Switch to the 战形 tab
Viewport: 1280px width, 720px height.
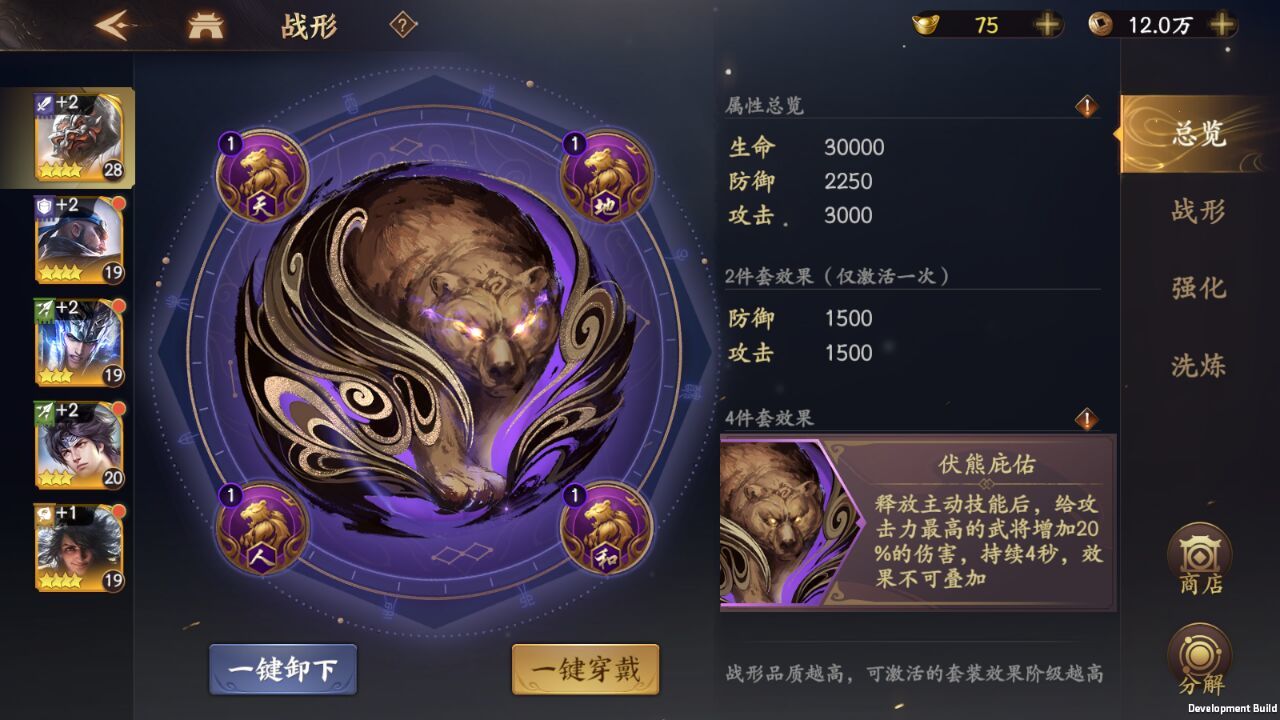1198,212
